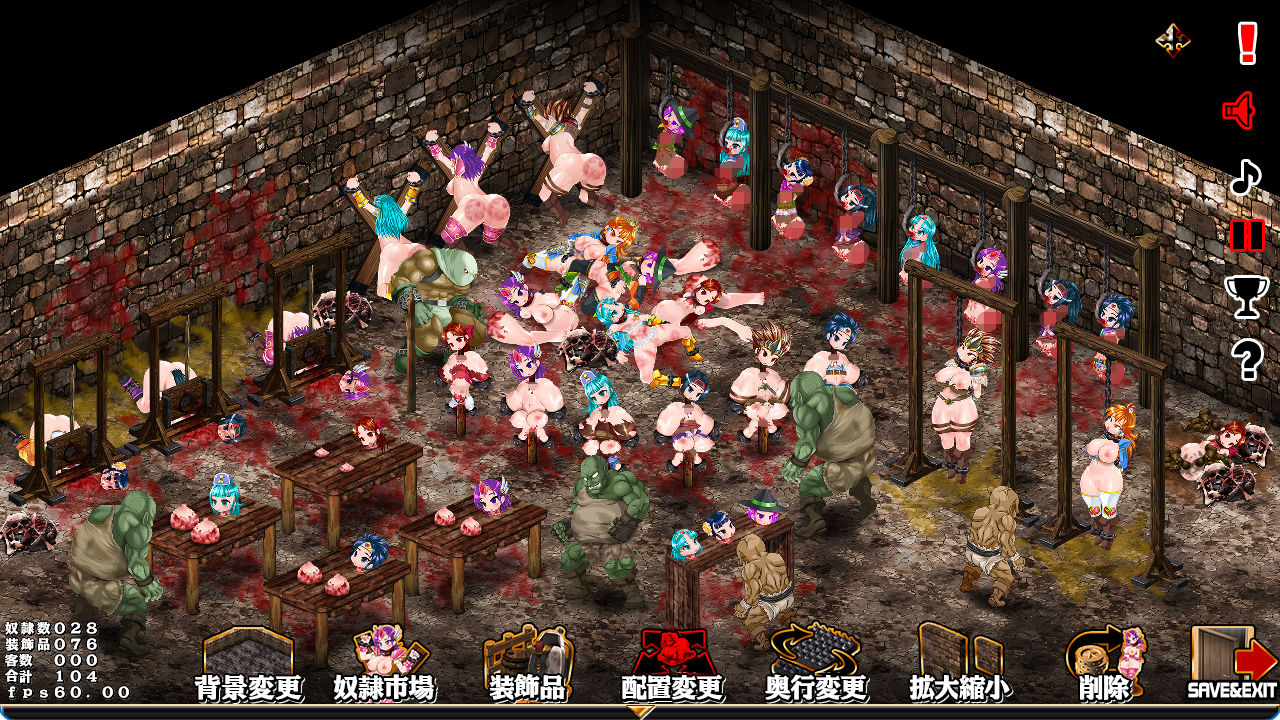Click the red exclamation mark icon
The height and width of the screenshot is (720, 1280).
pos(1247,43)
